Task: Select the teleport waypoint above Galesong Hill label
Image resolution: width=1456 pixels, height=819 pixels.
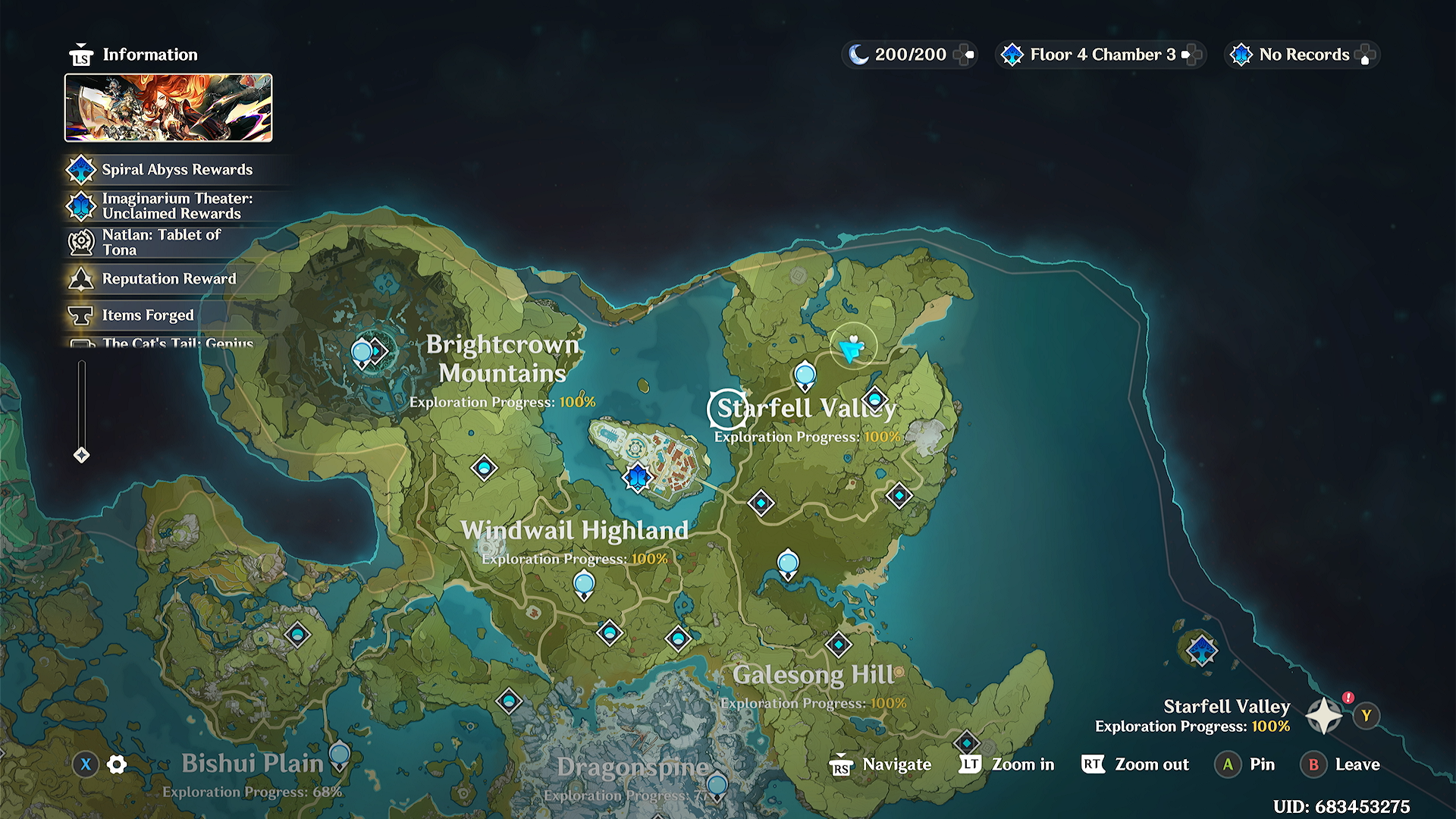Action: point(839,645)
